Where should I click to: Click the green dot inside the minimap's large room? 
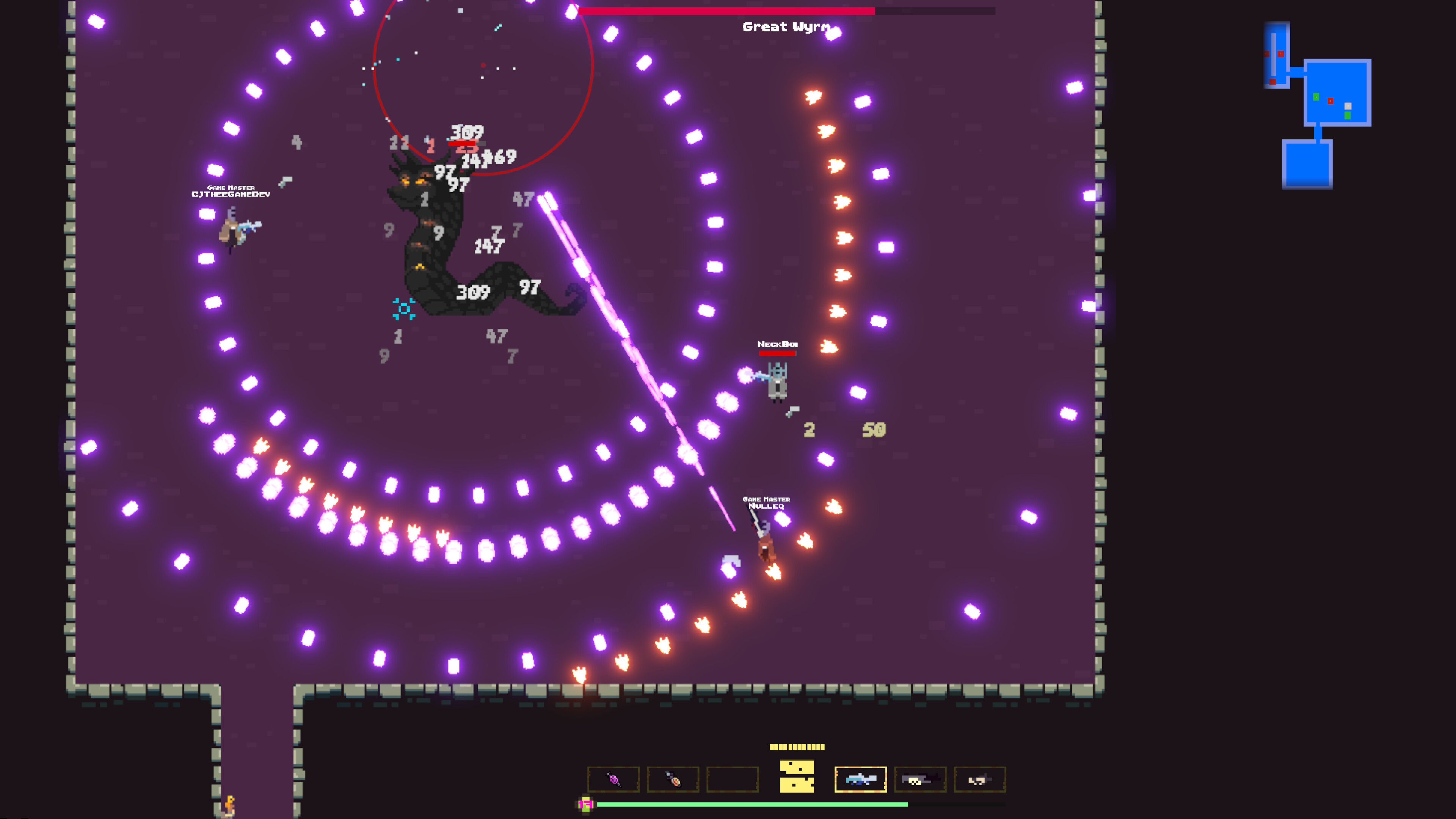(x=1316, y=97)
